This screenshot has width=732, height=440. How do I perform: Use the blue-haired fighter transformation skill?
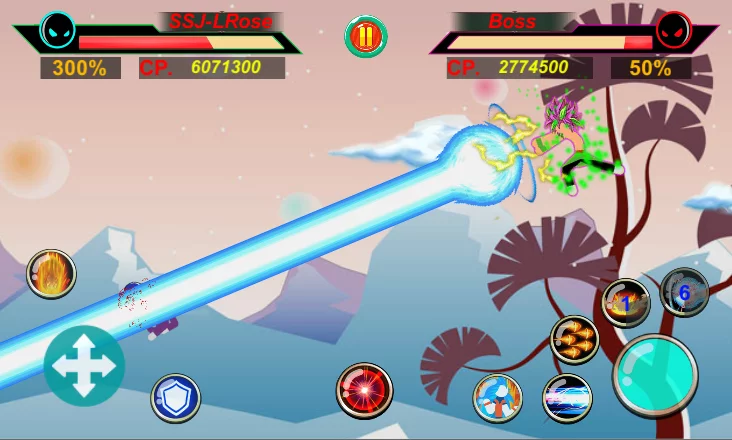pyautogui.click(x=497, y=397)
